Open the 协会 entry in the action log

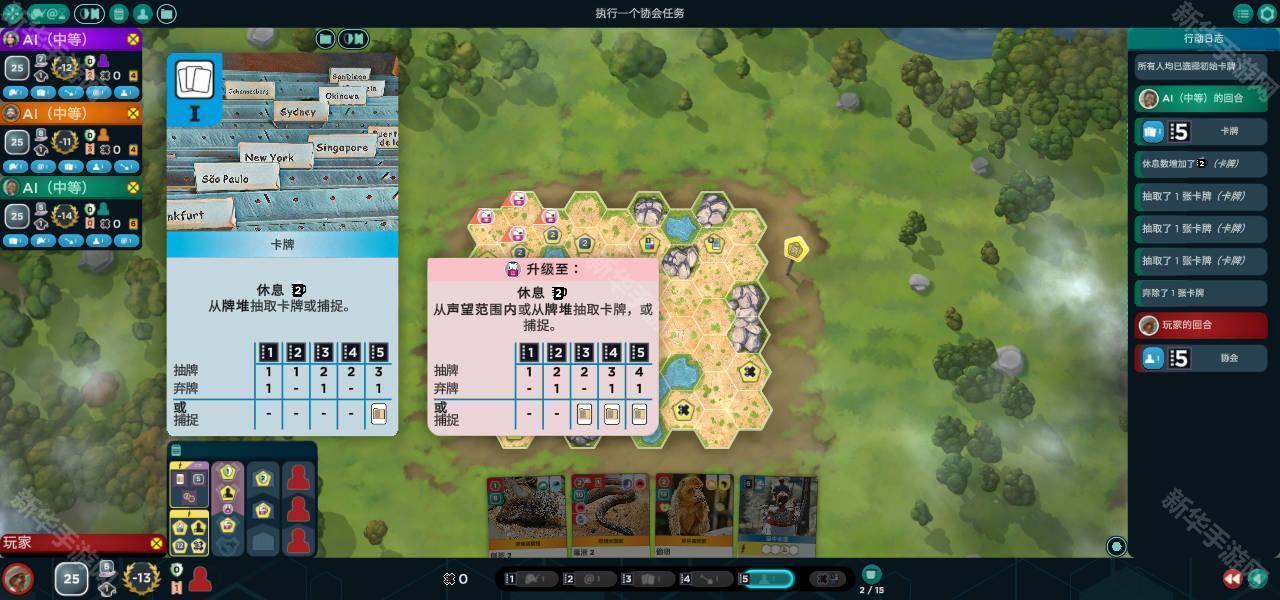tap(1201, 358)
